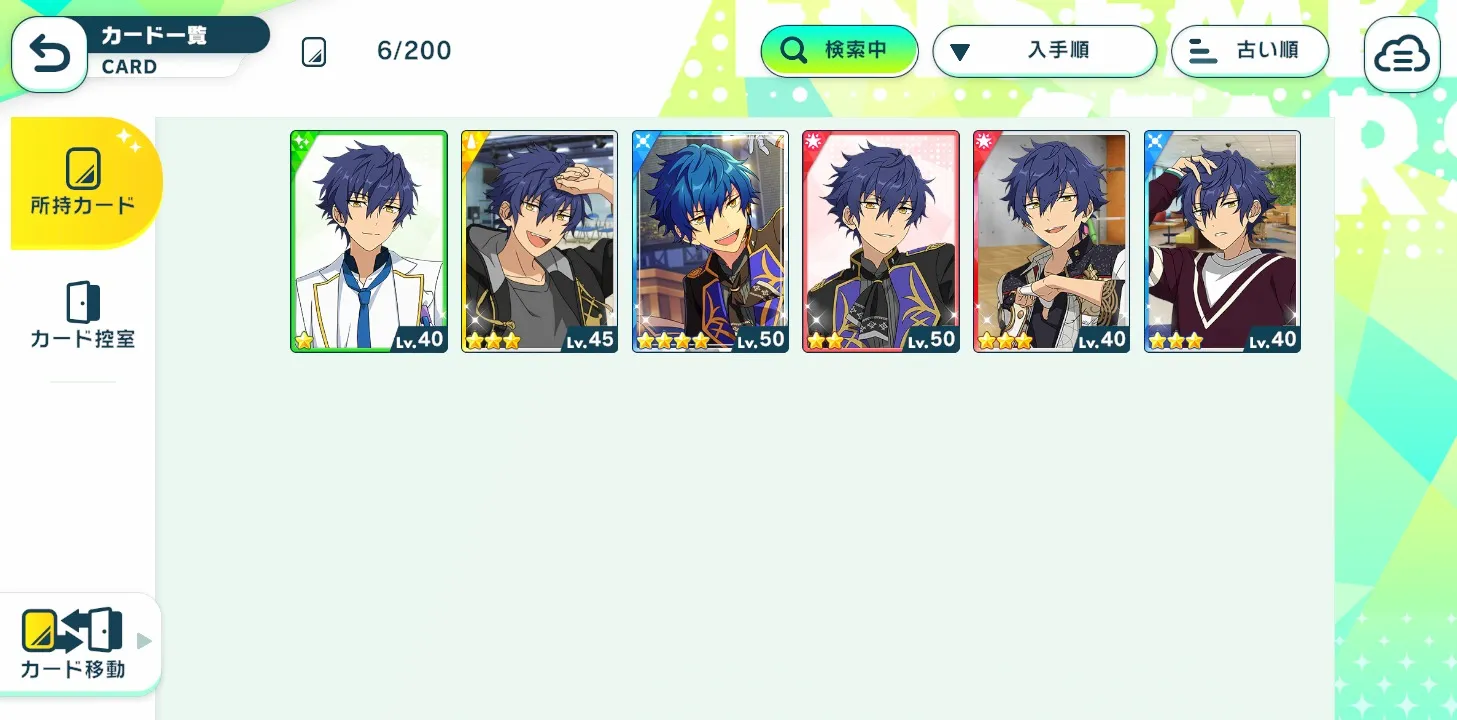Select the yellow-framed Lv.45 card
This screenshot has width=1457, height=720.
coord(539,241)
